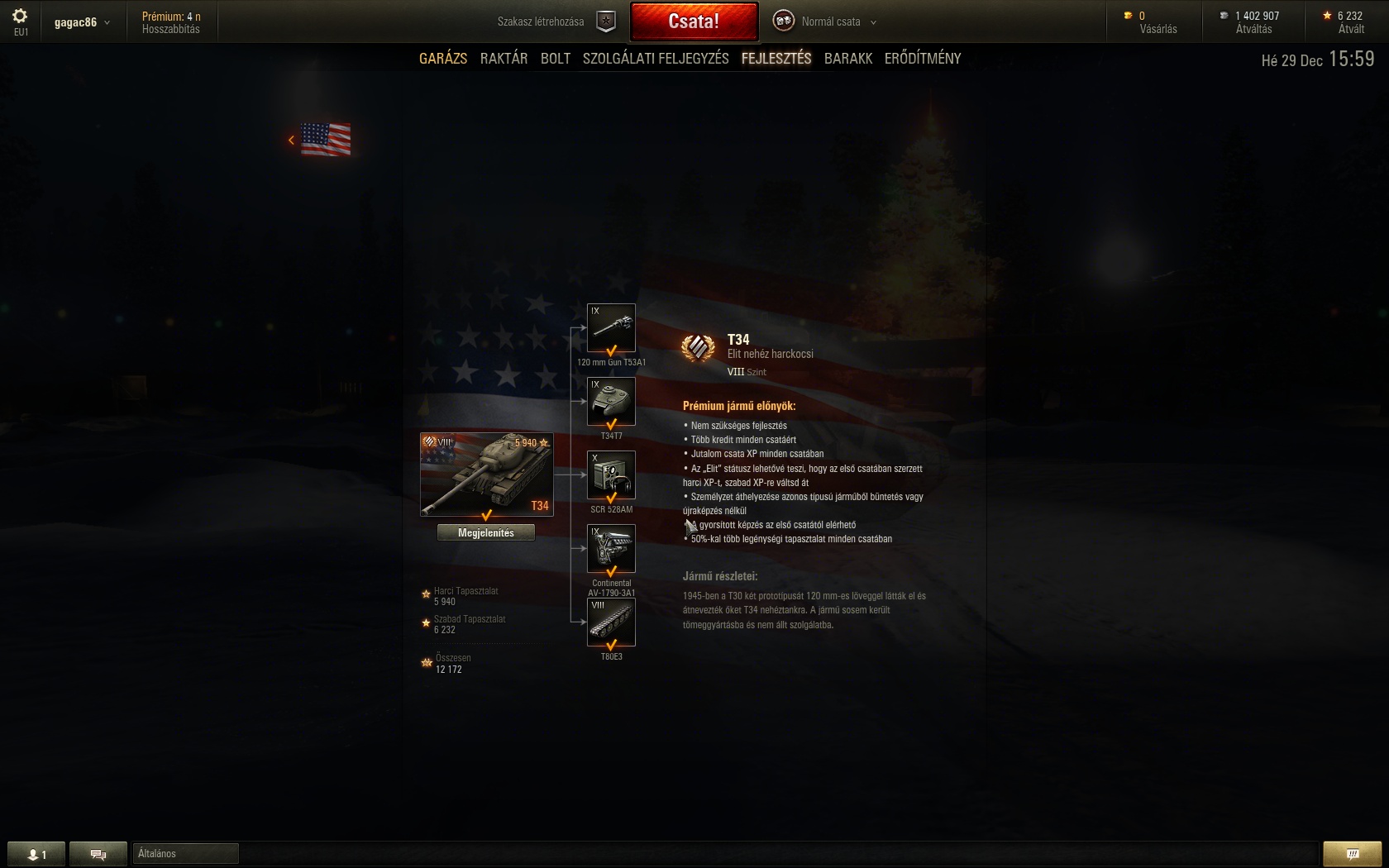Open the settings gear menu
This screenshot has height=868, width=1389.
pyautogui.click(x=21, y=17)
